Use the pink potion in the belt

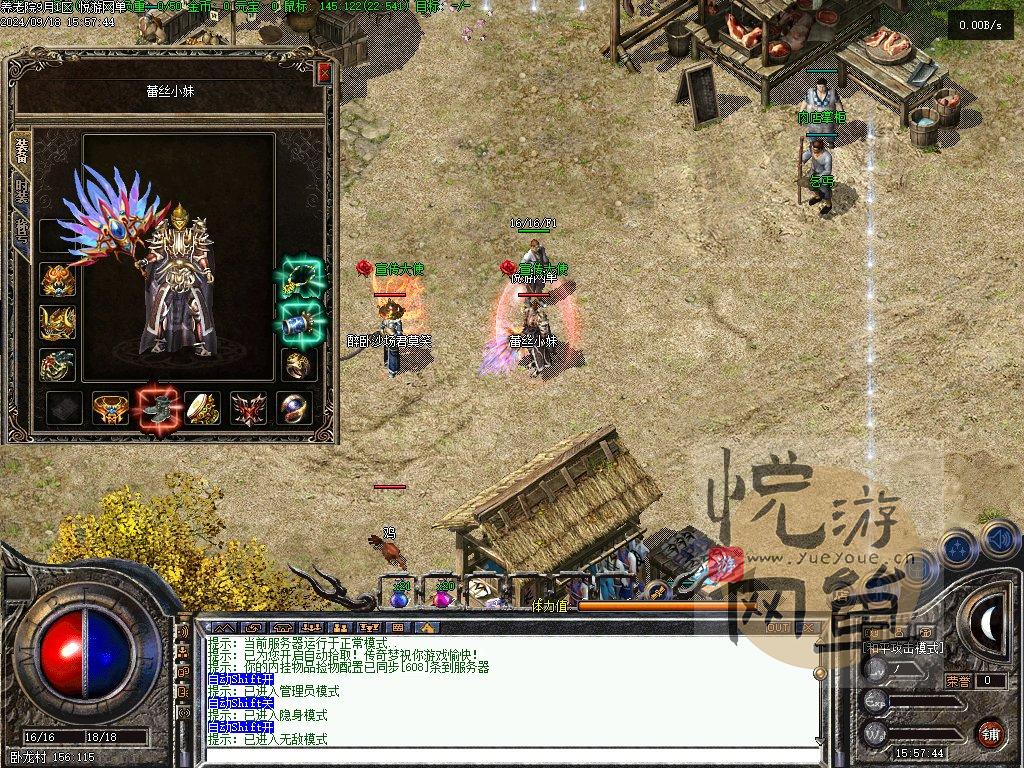[x=442, y=597]
